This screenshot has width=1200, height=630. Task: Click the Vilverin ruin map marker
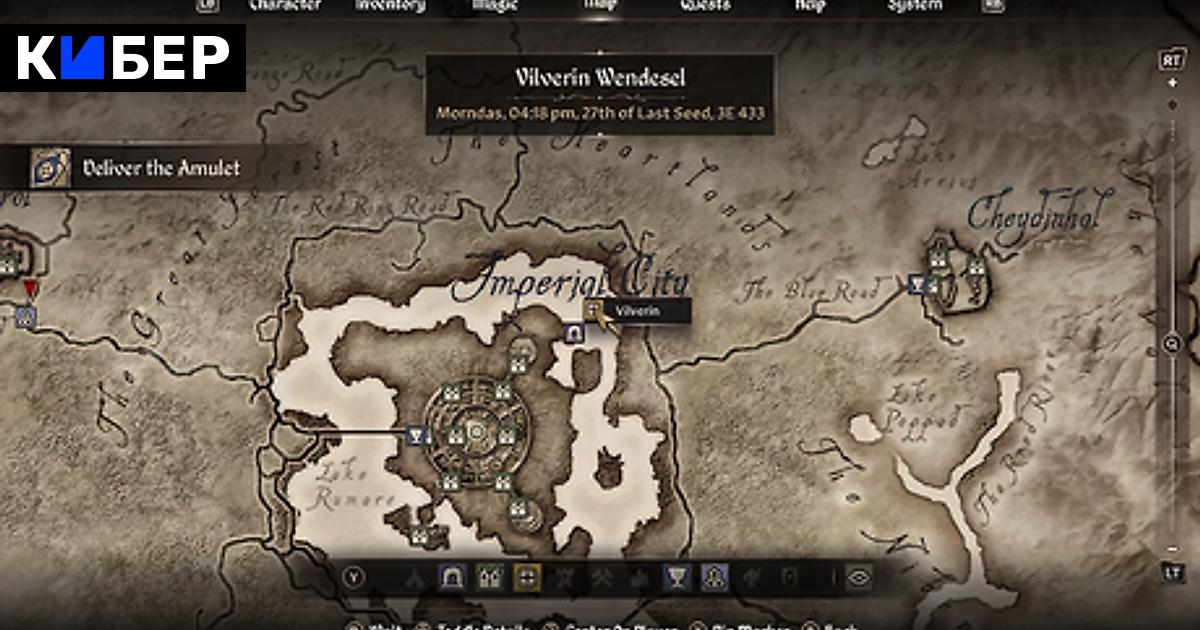[594, 311]
